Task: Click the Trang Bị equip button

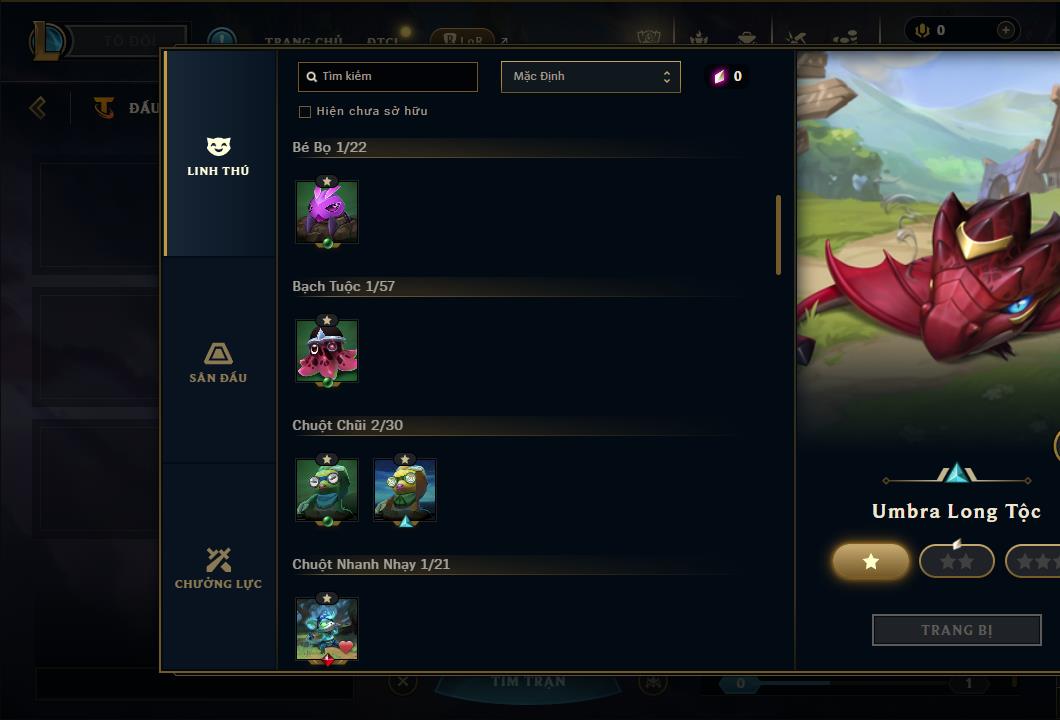Action: point(957,630)
